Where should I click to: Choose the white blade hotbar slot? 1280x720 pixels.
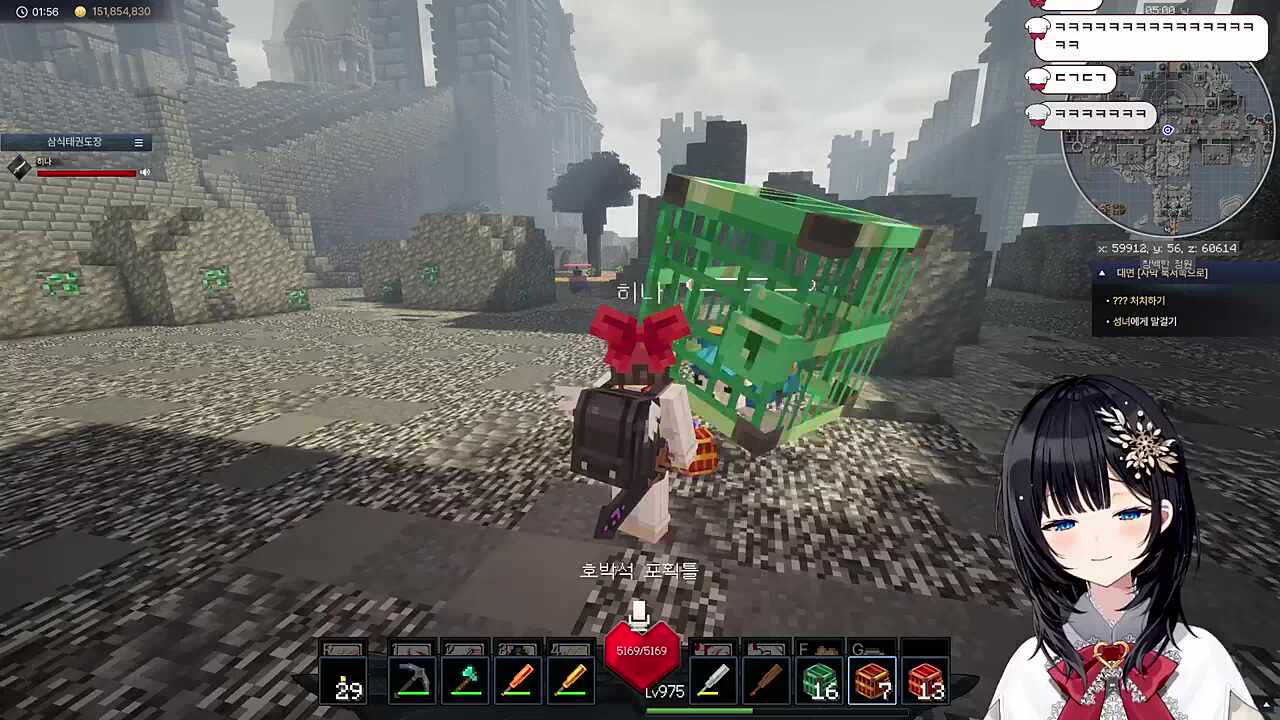coord(712,680)
